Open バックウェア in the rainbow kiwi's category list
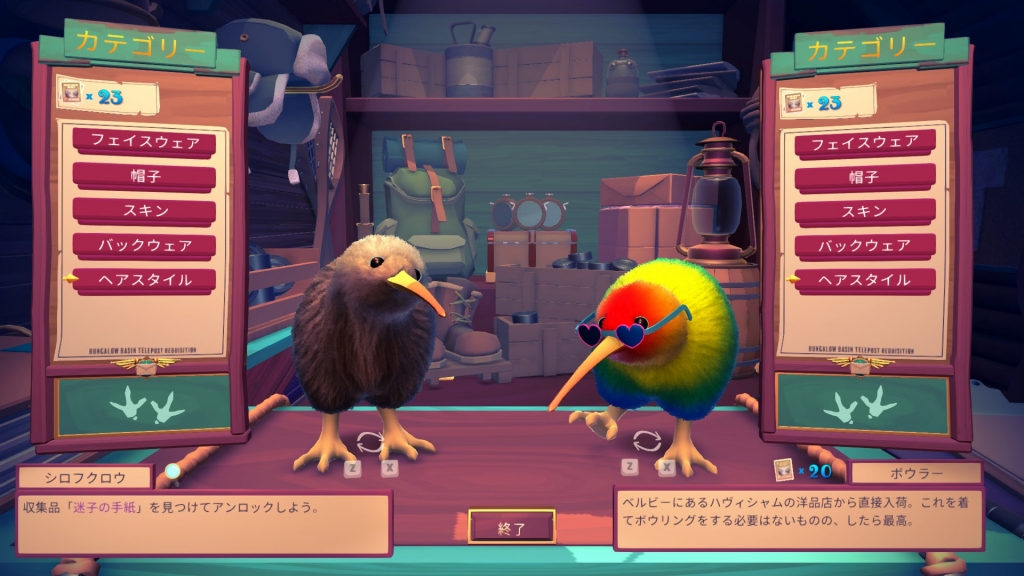 pyautogui.click(x=865, y=245)
